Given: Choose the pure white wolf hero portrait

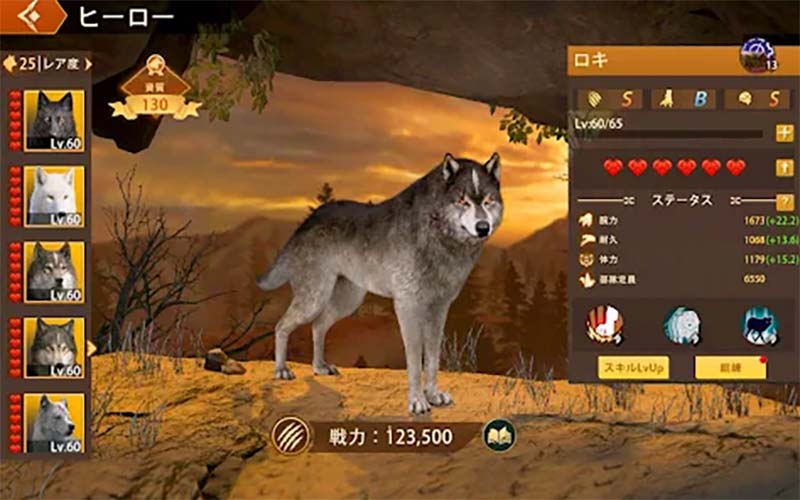Looking at the screenshot, I should 54,197.
